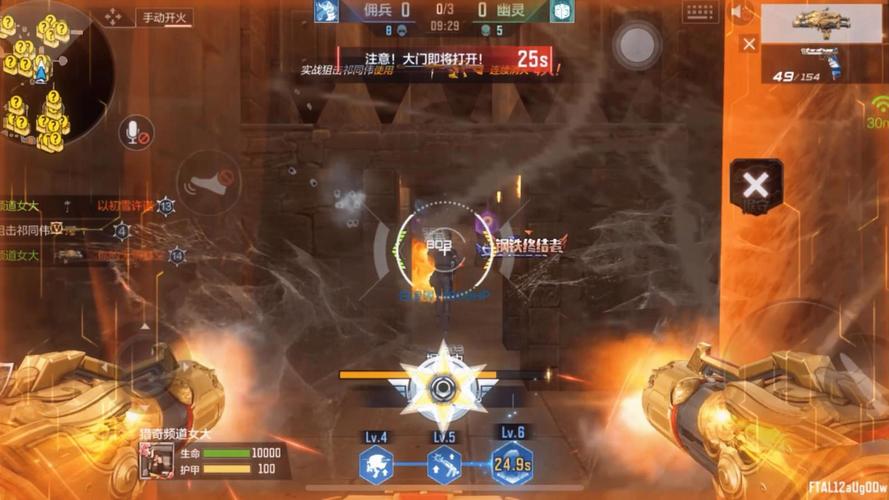889x500 pixels.
Task: Open the keyboard chat input icon
Action: [701, 13]
